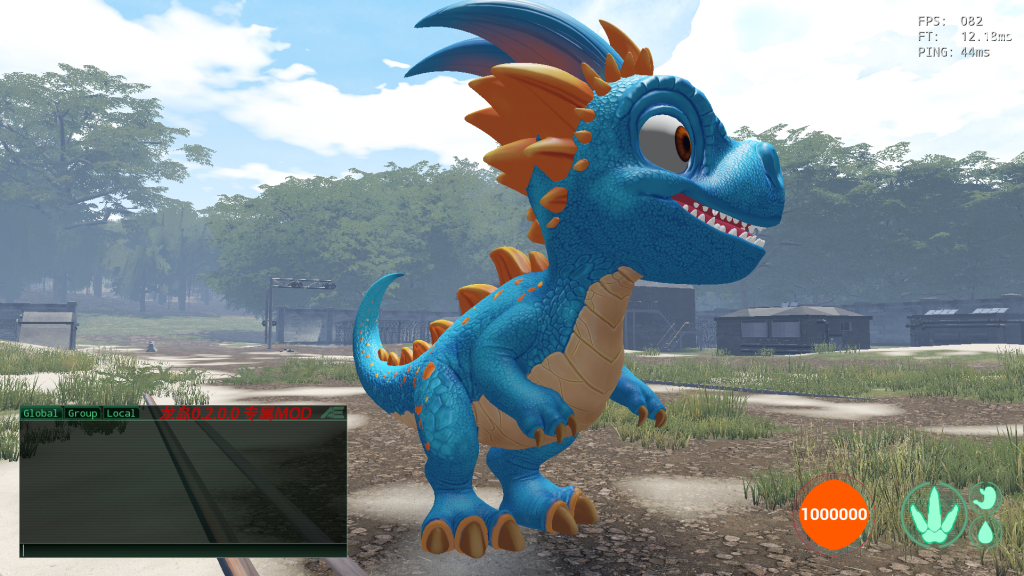Select the Local chat tab
The height and width of the screenshot is (576, 1024).
(121, 413)
